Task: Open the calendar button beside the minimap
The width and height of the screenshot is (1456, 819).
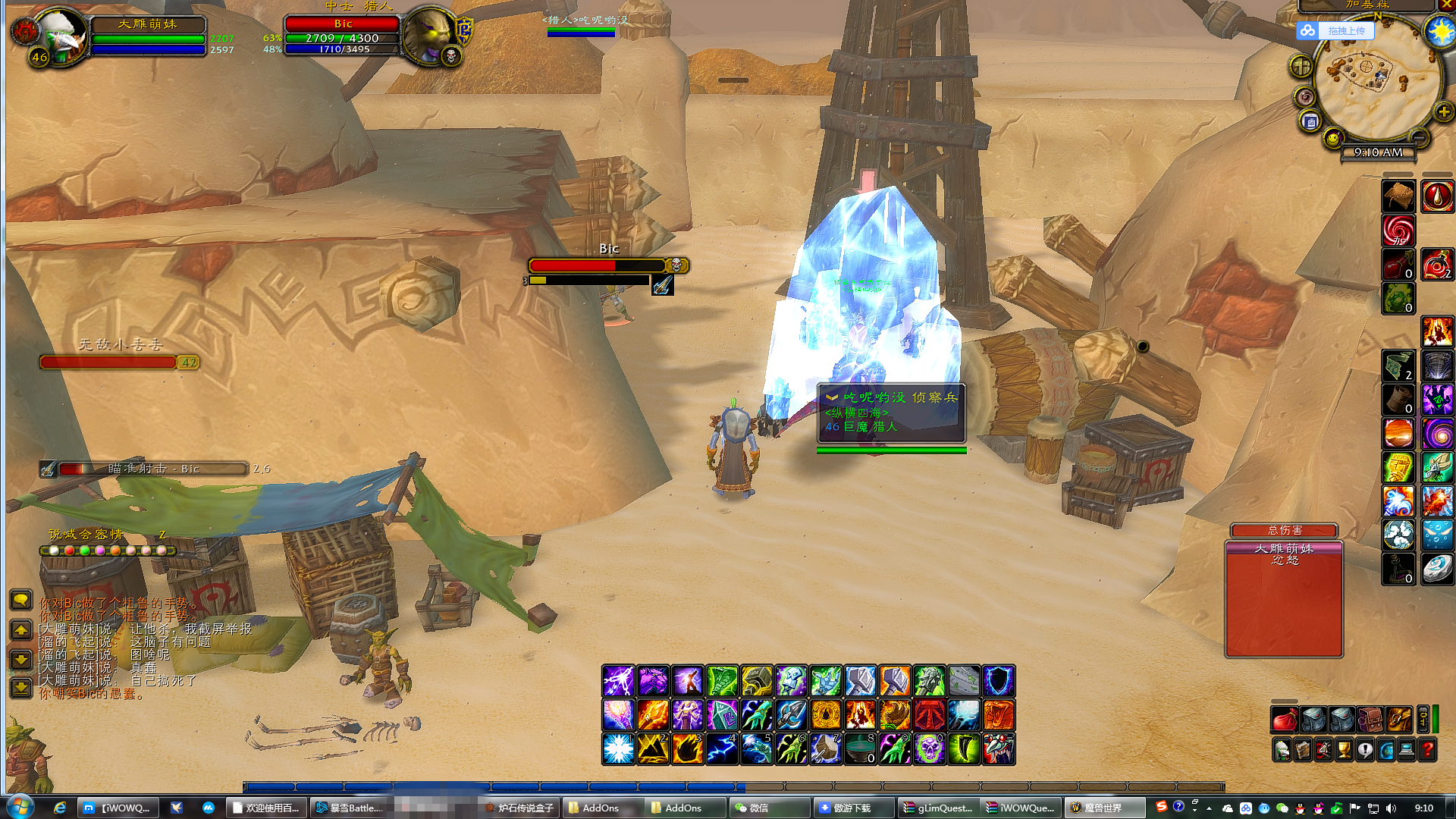Action: click(1310, 121)
